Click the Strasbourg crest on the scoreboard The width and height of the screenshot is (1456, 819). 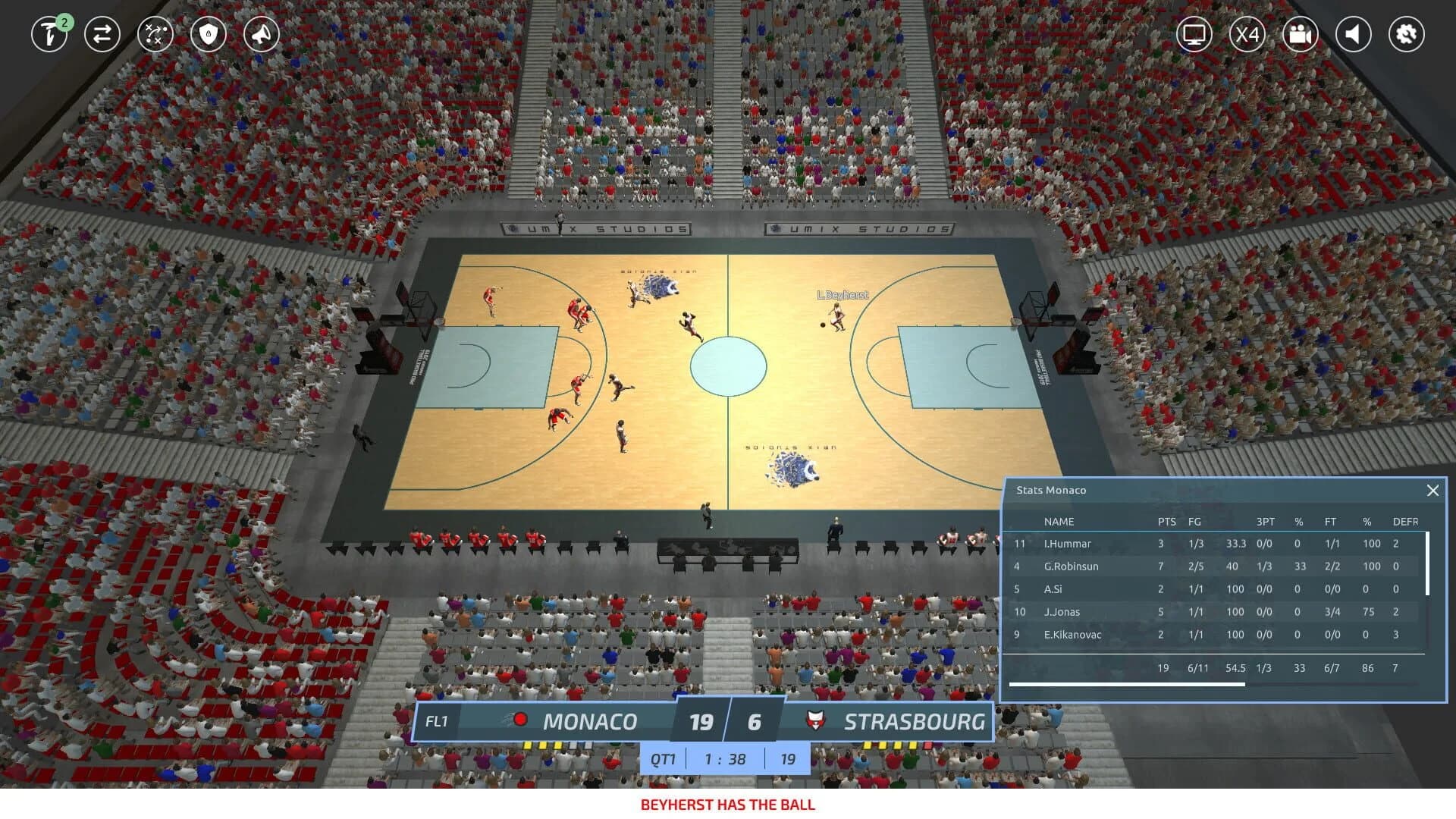811,721
